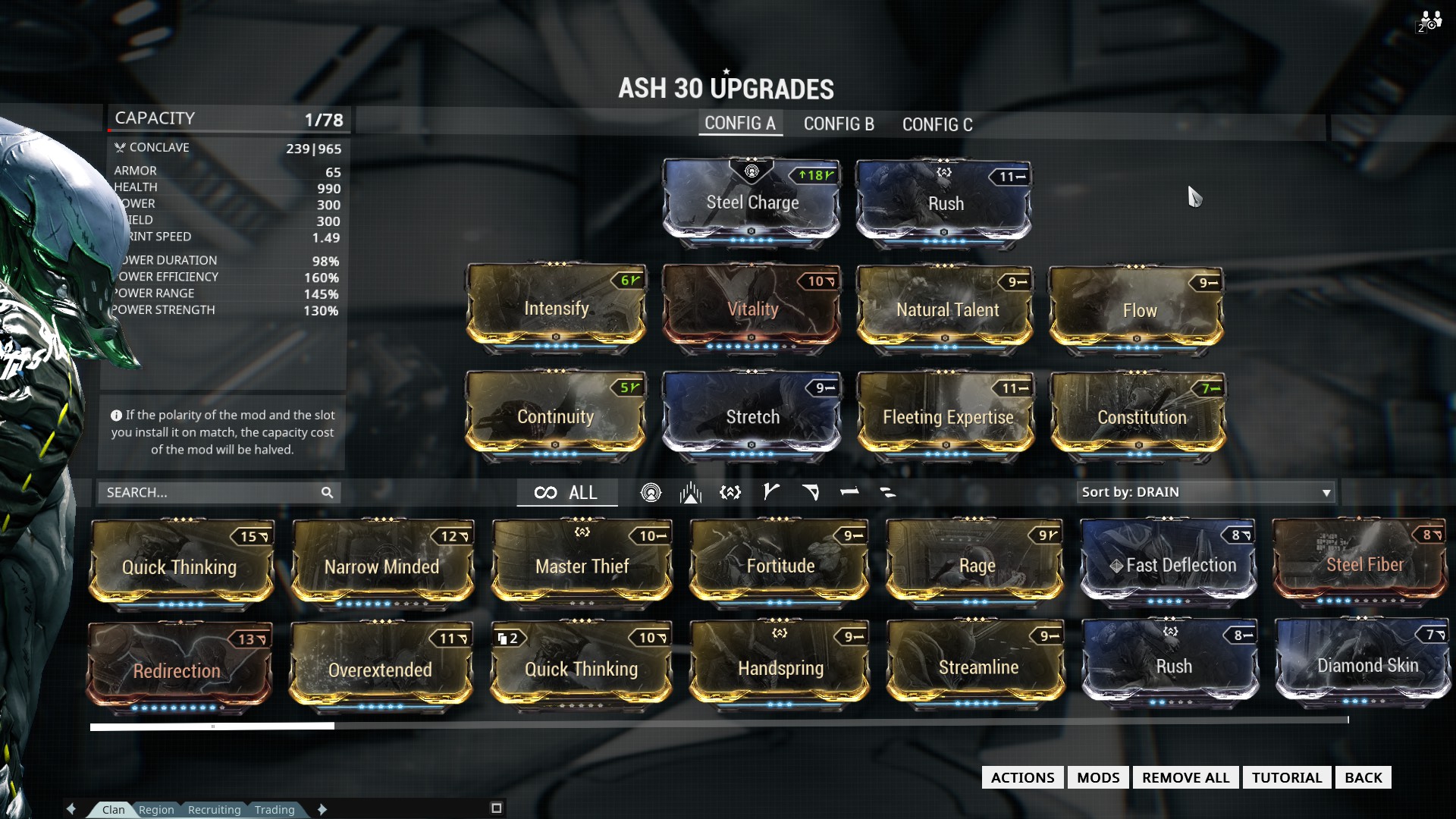1456x819 pixels.
Task: Open the Trading chat tab
Action: (275, 810)
